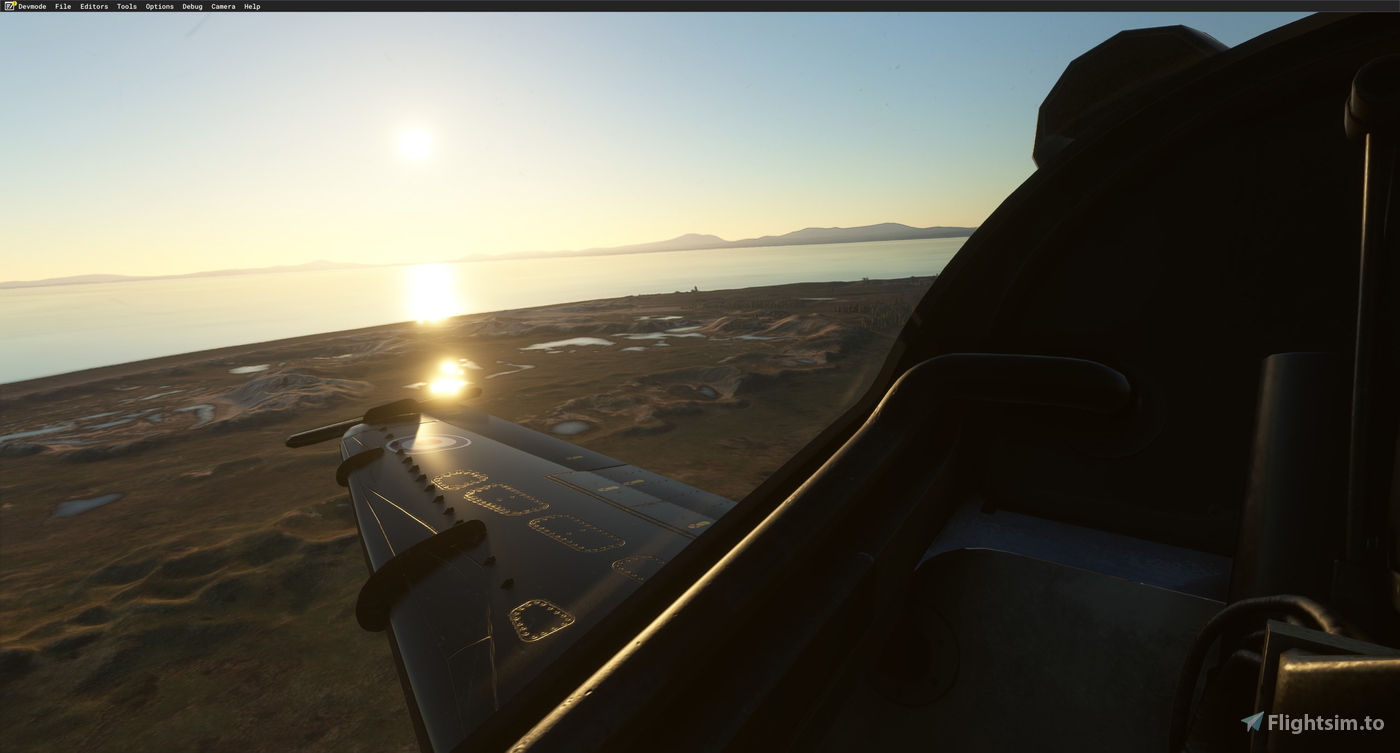The width and height of the screenshot is (1400, 753).
Task: Click the yellow notification badge on the devmode icon
Action: point(14,4)
